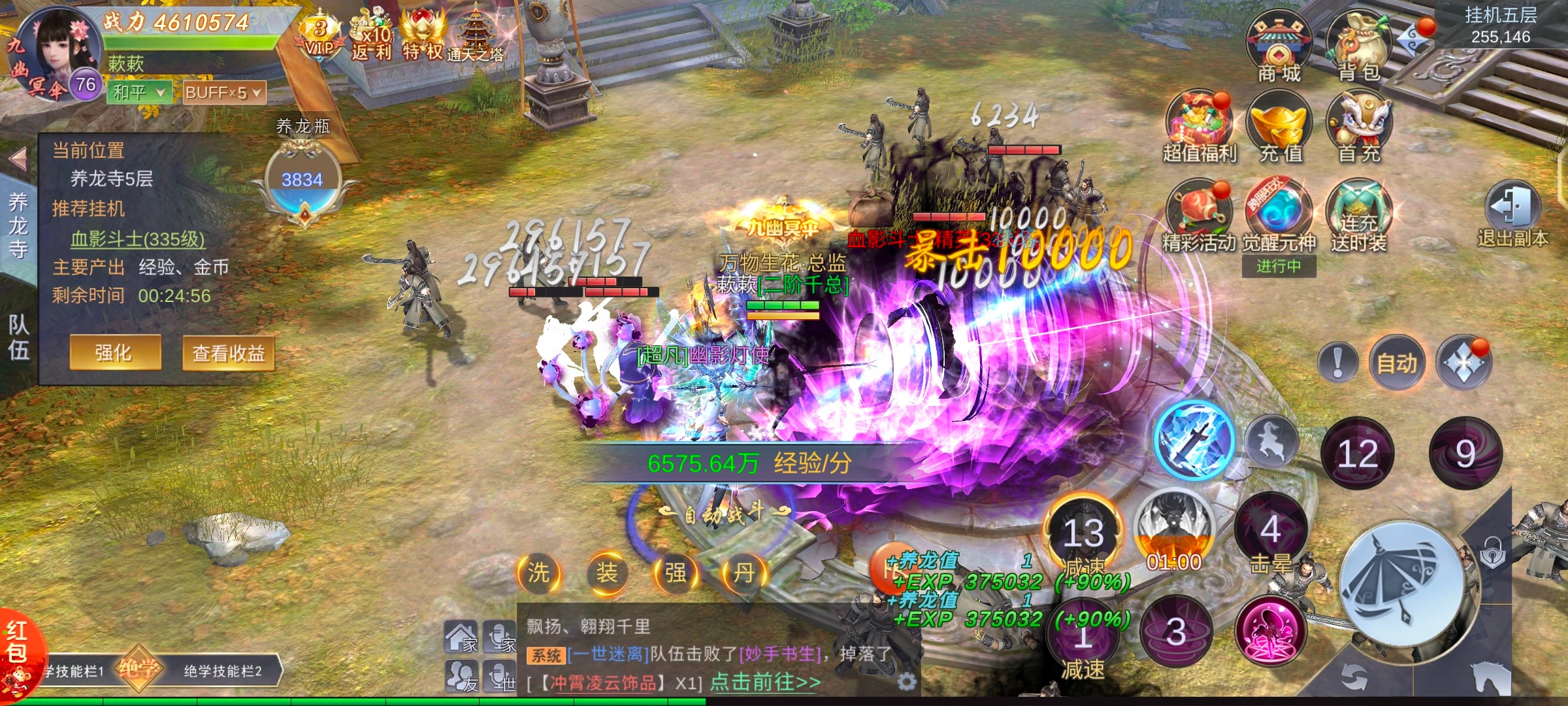Click the 查看收益 view earnings button
The width and height of the screenshot is (1568, 706).
[228, 354]
